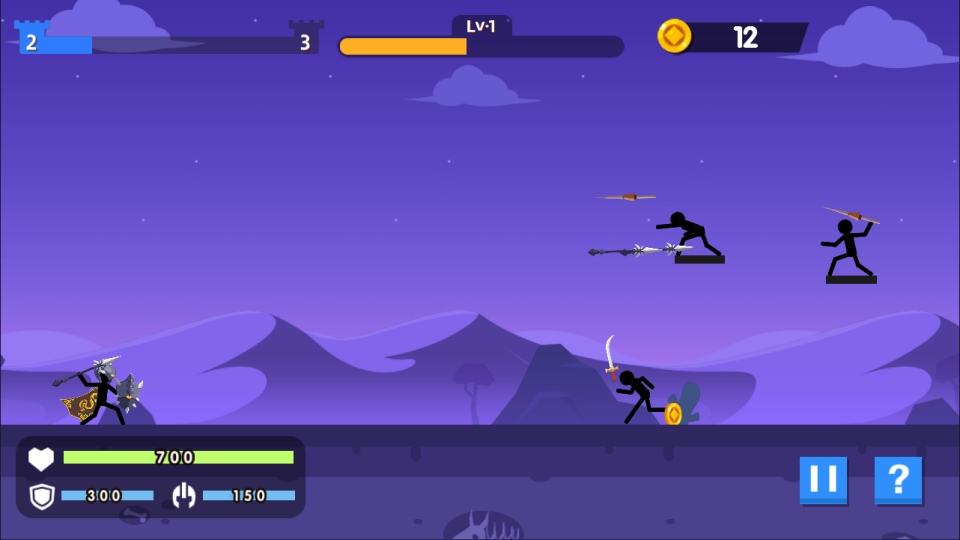Pause the game with the pause button
Image resolution: width=960 pixels, height=540 pixels.
tap(823, 480)
